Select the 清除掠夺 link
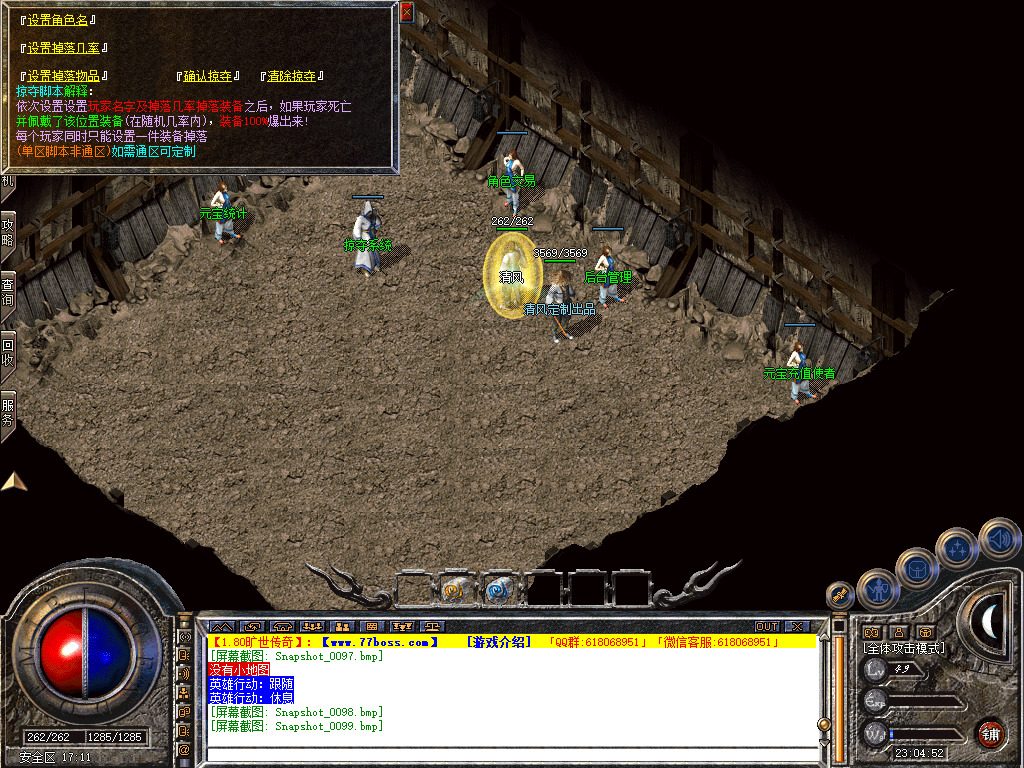The image size is (1024, 768). (291, 76)
